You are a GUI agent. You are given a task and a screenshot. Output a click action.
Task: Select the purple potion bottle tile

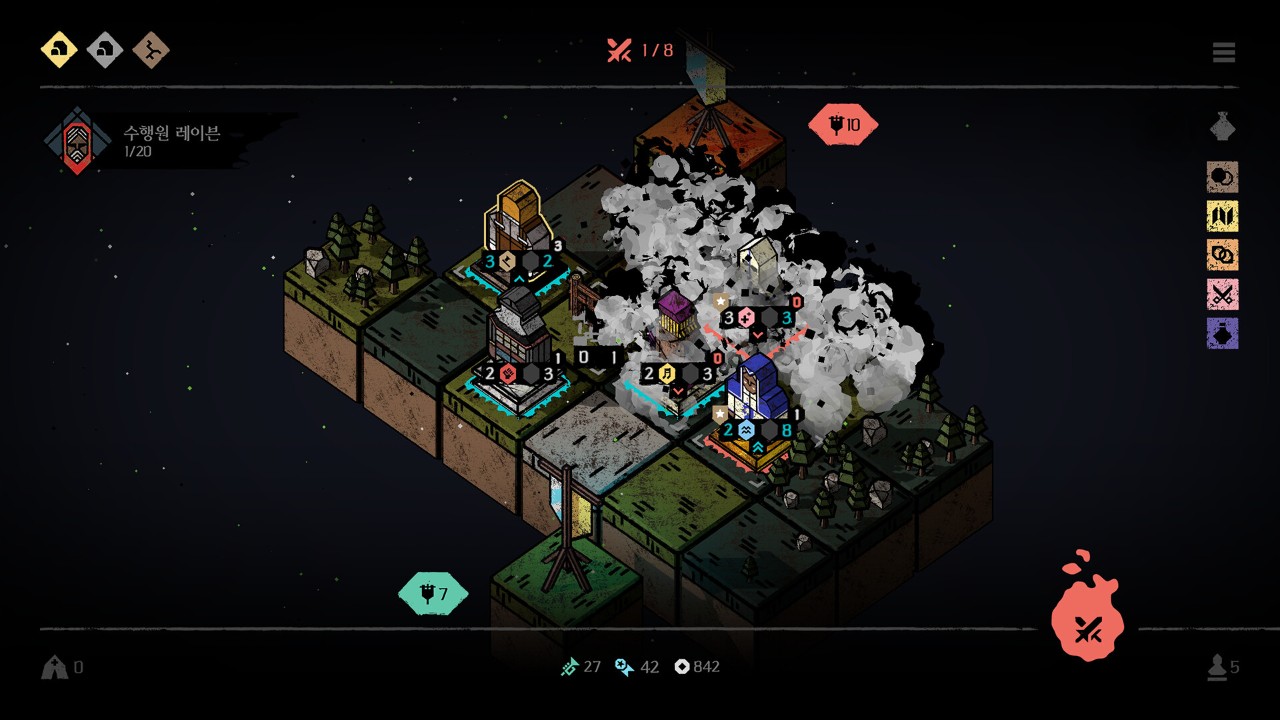click(x=1222, y=333)
